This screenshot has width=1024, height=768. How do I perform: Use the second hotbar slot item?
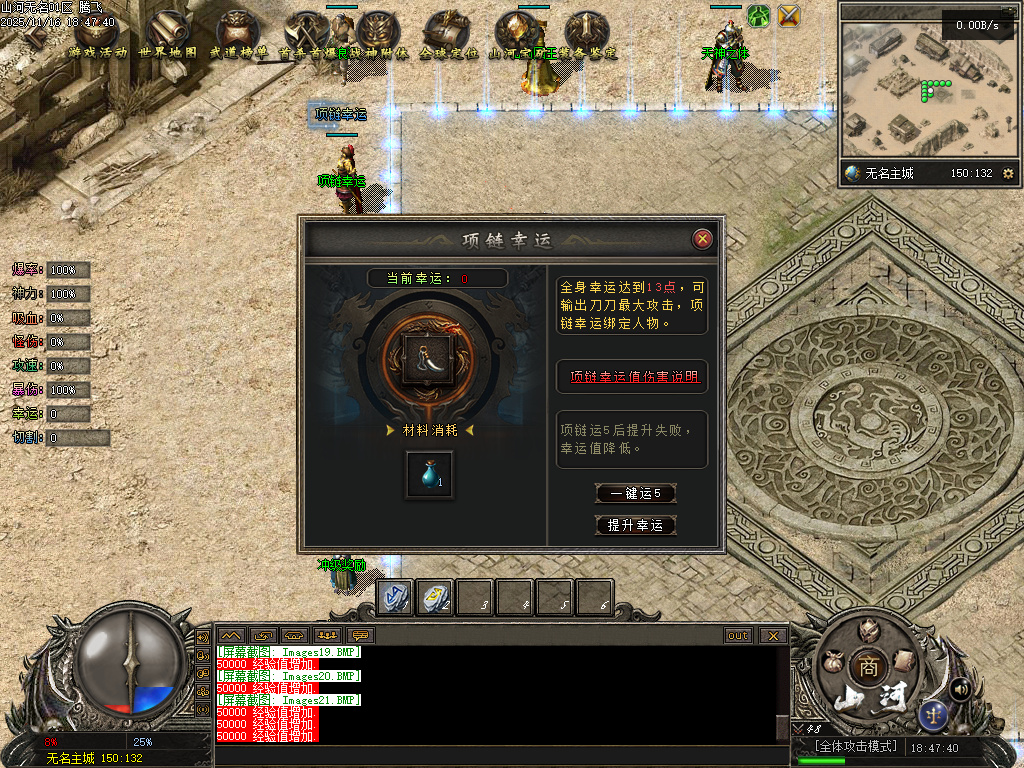click(434, 597)
